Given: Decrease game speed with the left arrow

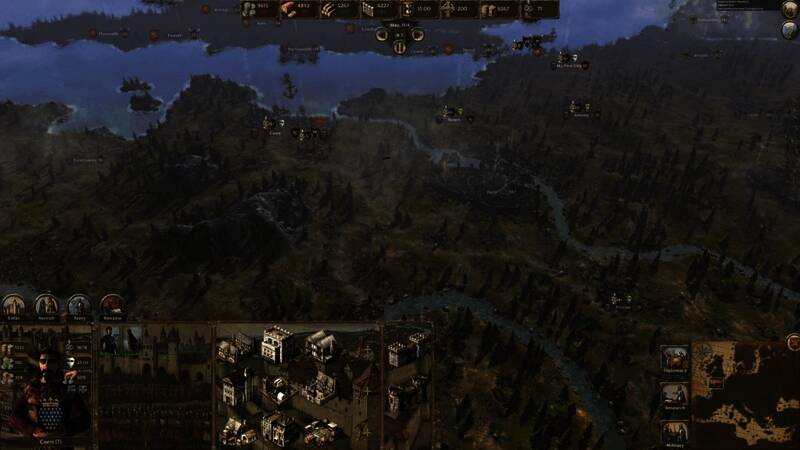Looking at the screenshot, I should (x=382, y=35).
